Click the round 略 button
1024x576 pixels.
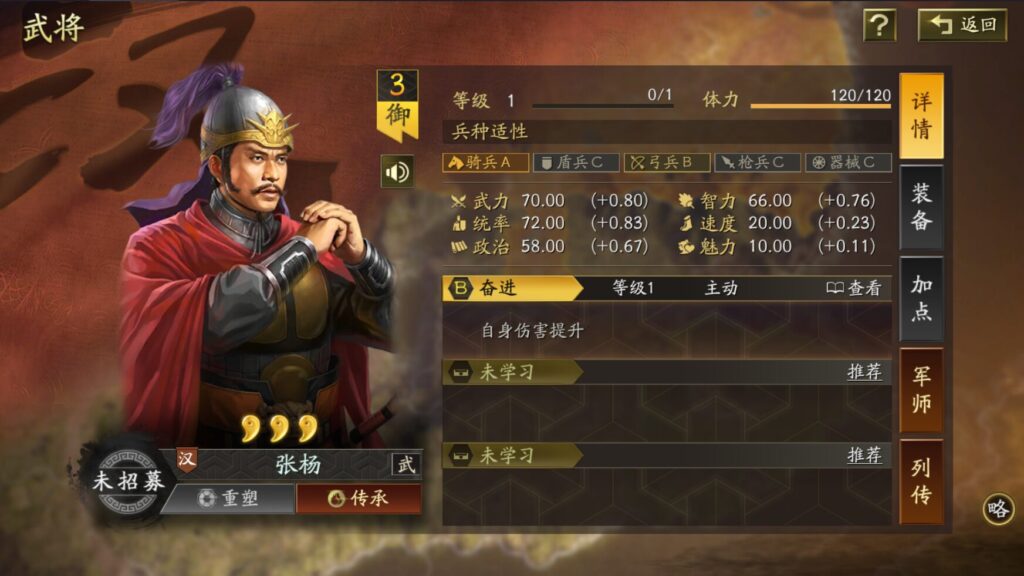click(x=998, y=508)
